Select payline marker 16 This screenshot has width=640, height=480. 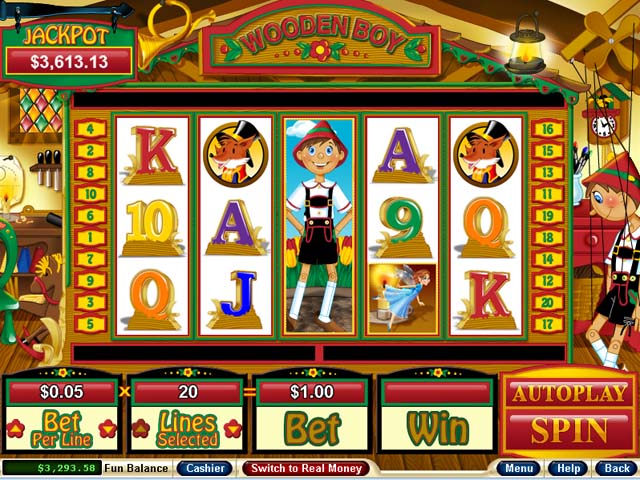[547, 128]
